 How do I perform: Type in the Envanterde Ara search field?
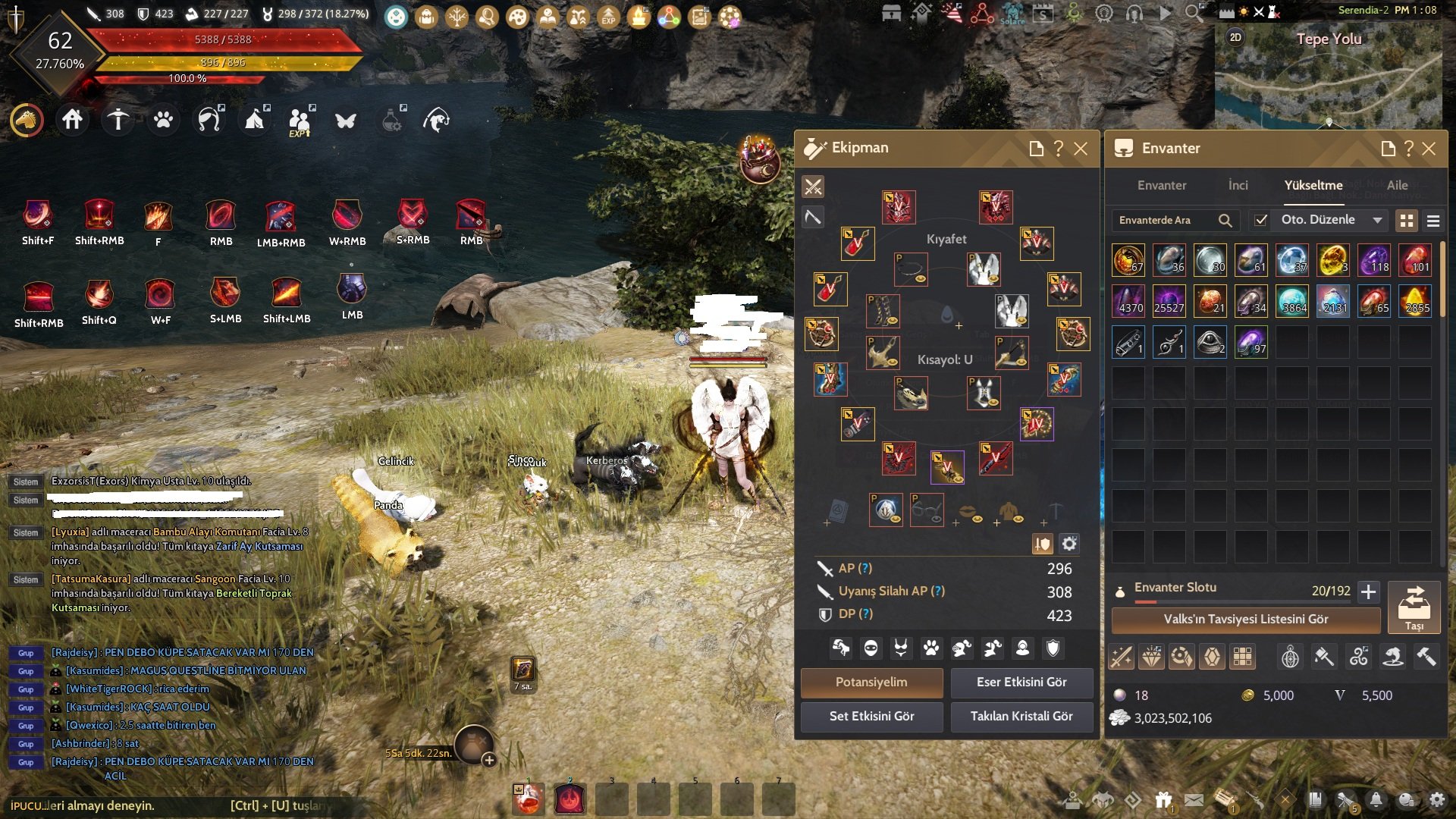pos(1164,220)
